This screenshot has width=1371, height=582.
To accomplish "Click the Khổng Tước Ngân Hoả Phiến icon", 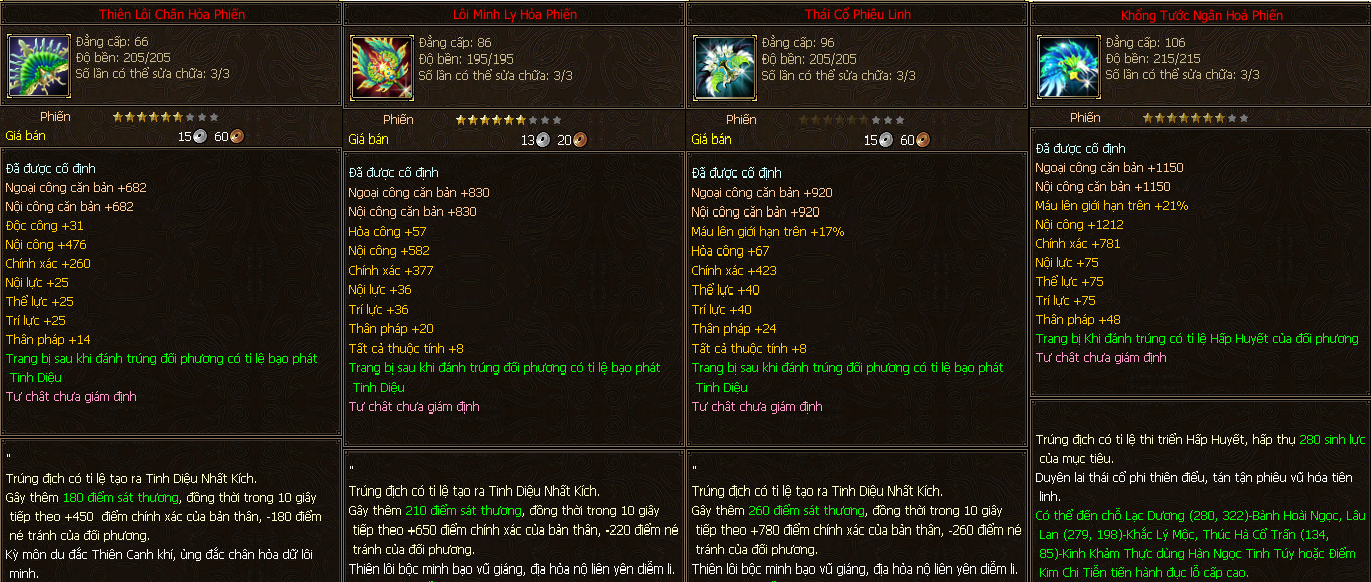I will (1067, 67).
